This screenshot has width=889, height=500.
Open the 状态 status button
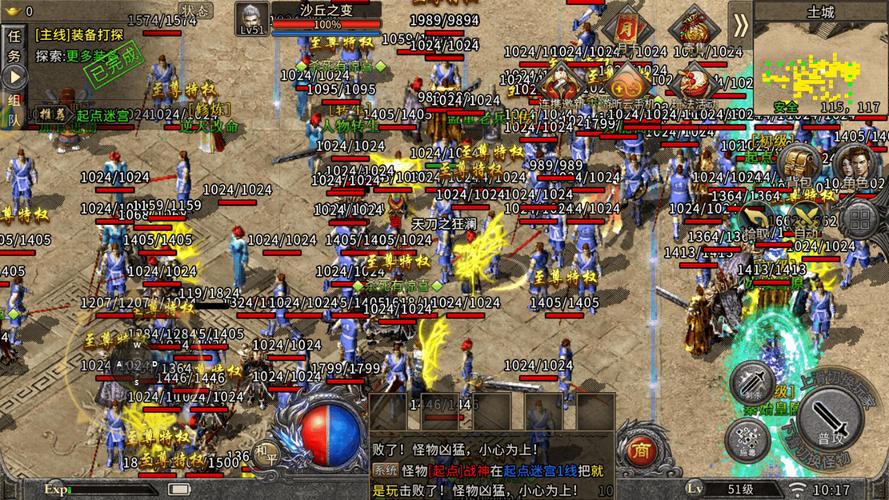(x=198, y=11)
